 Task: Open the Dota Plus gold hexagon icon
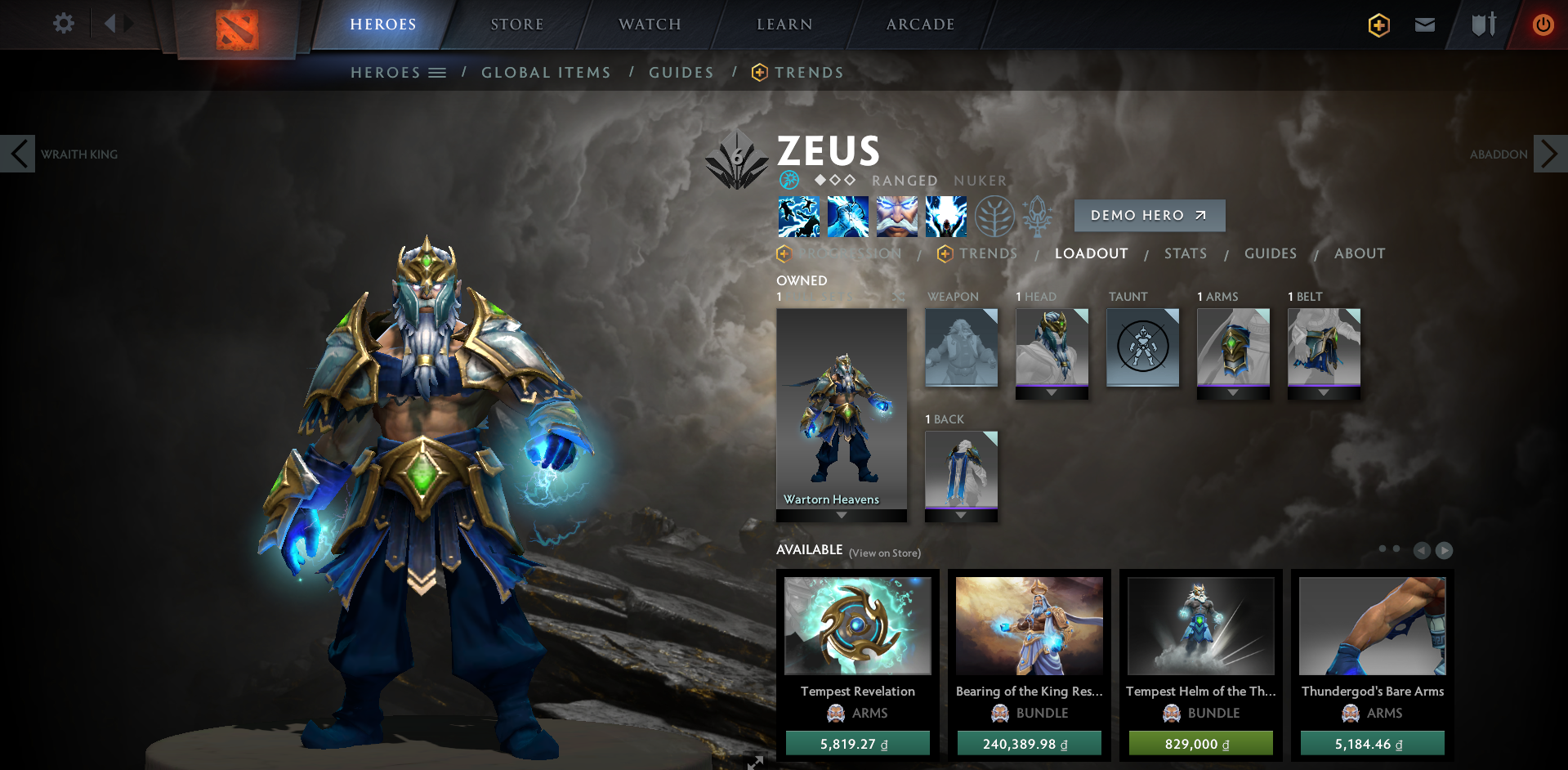1378,25
